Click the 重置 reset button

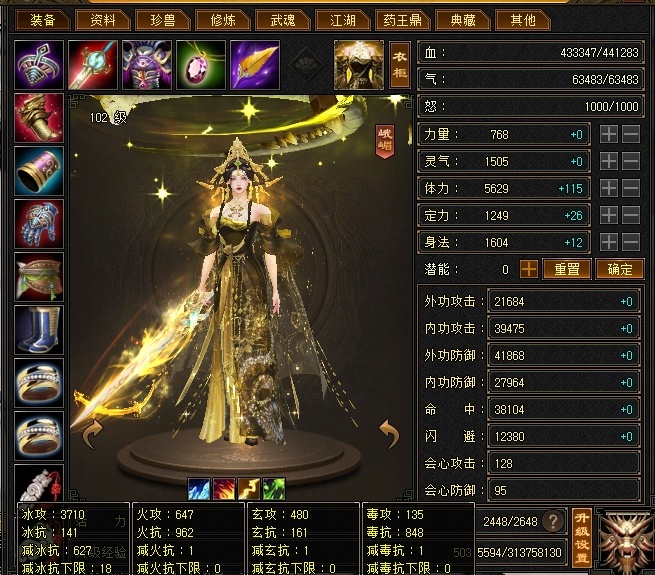[x=567, y=269]
